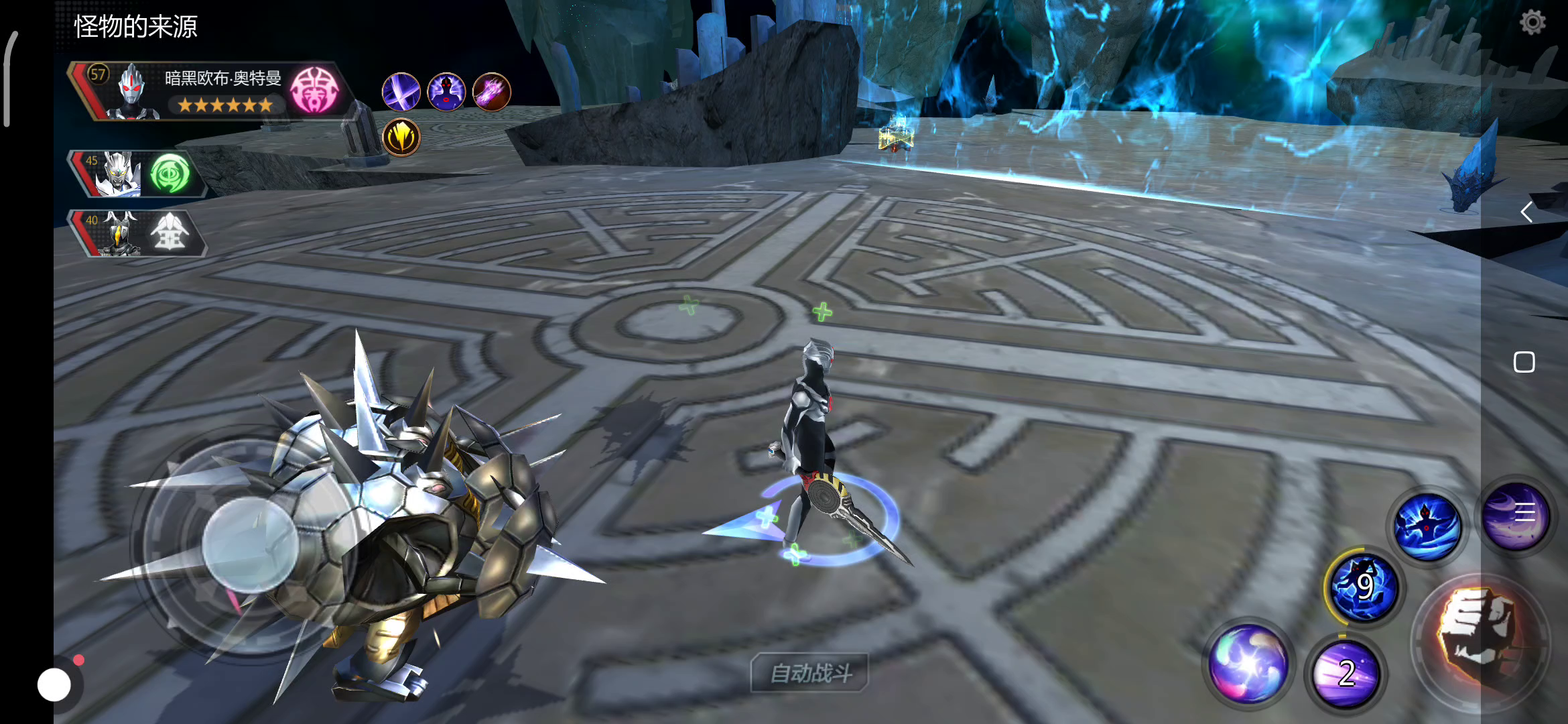Switch to the level 40 teammate portrait
The height and width of the screenshot is (724, 1568).
(118, 233)
